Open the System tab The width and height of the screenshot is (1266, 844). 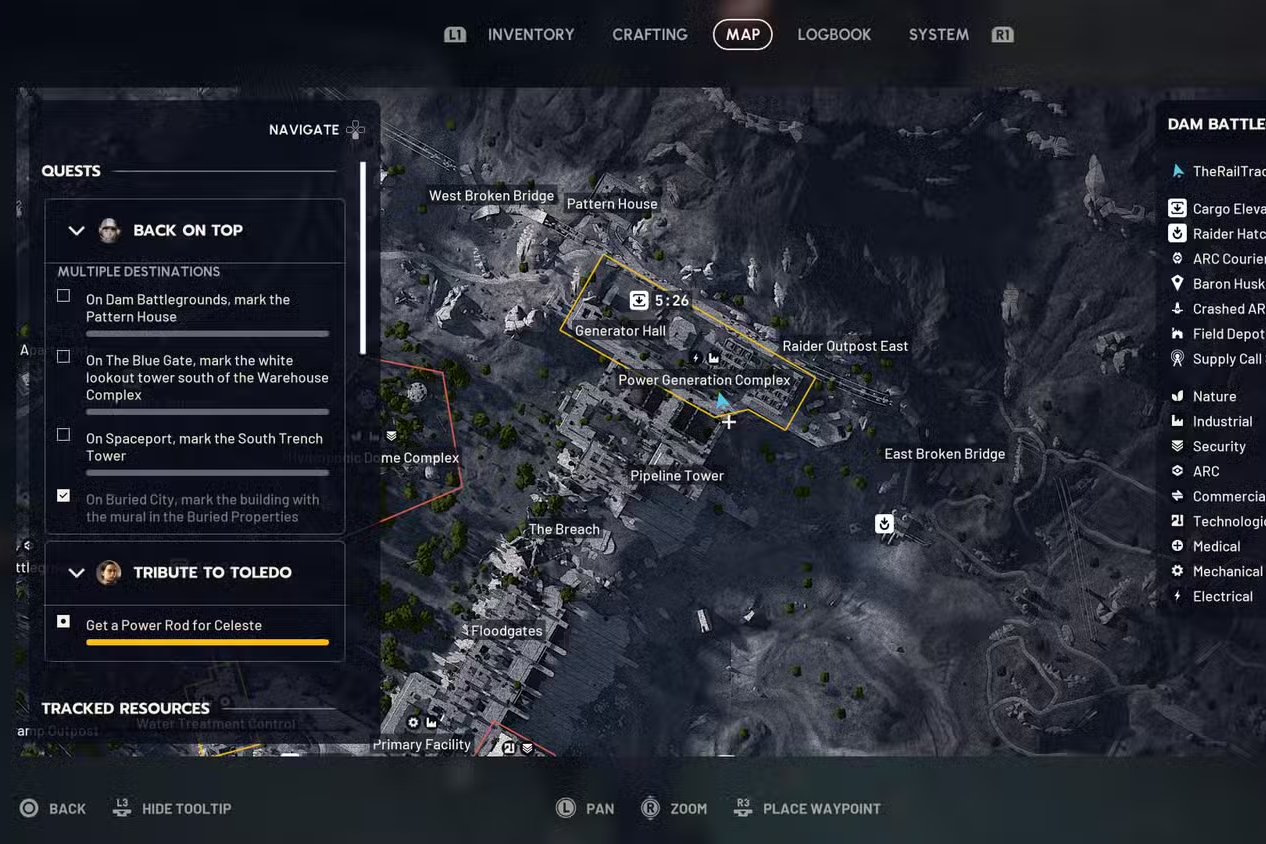pyautogui.click(x=938, y=34)
